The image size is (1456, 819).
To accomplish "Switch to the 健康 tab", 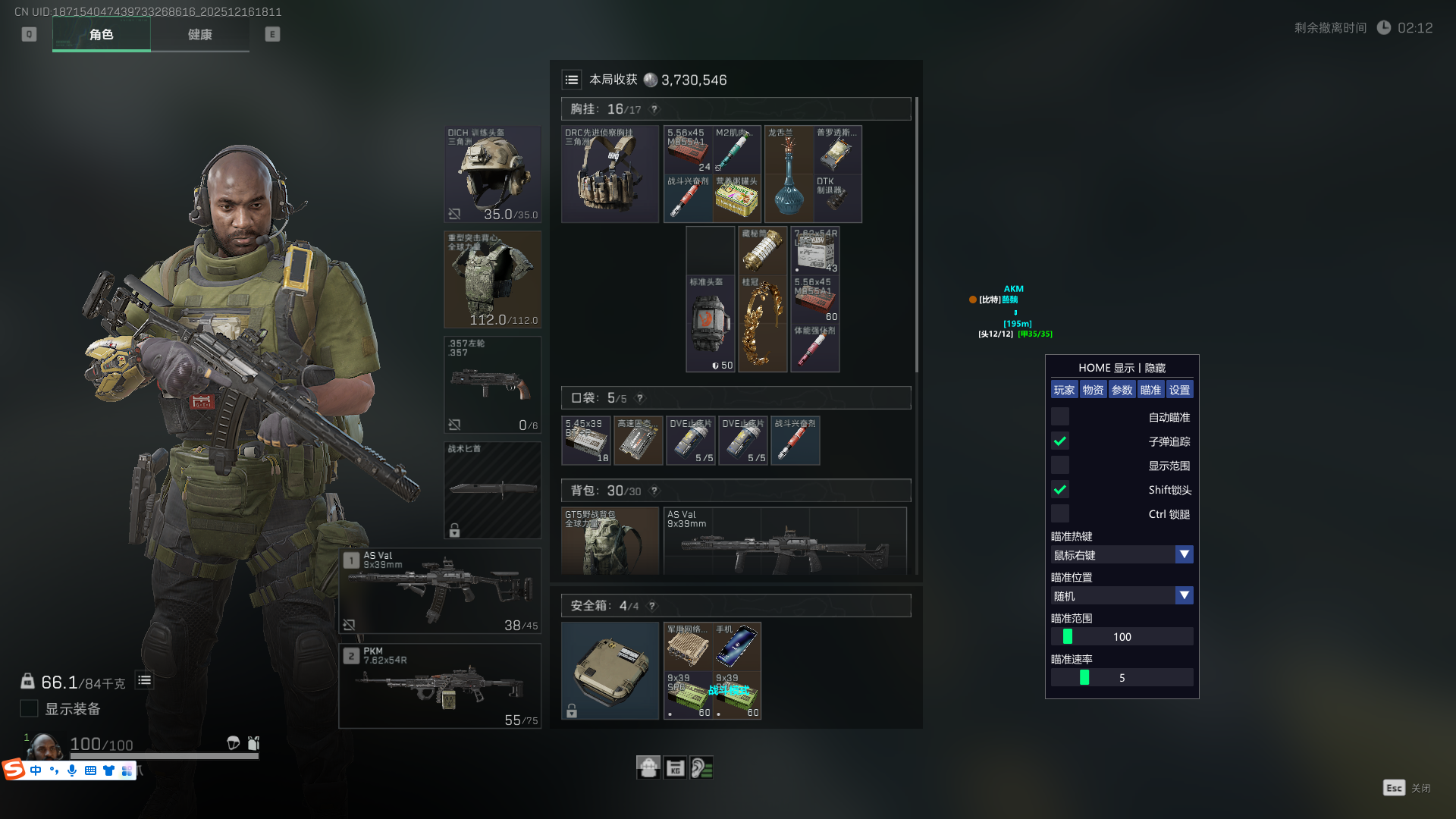I will [x=199, y=35].
